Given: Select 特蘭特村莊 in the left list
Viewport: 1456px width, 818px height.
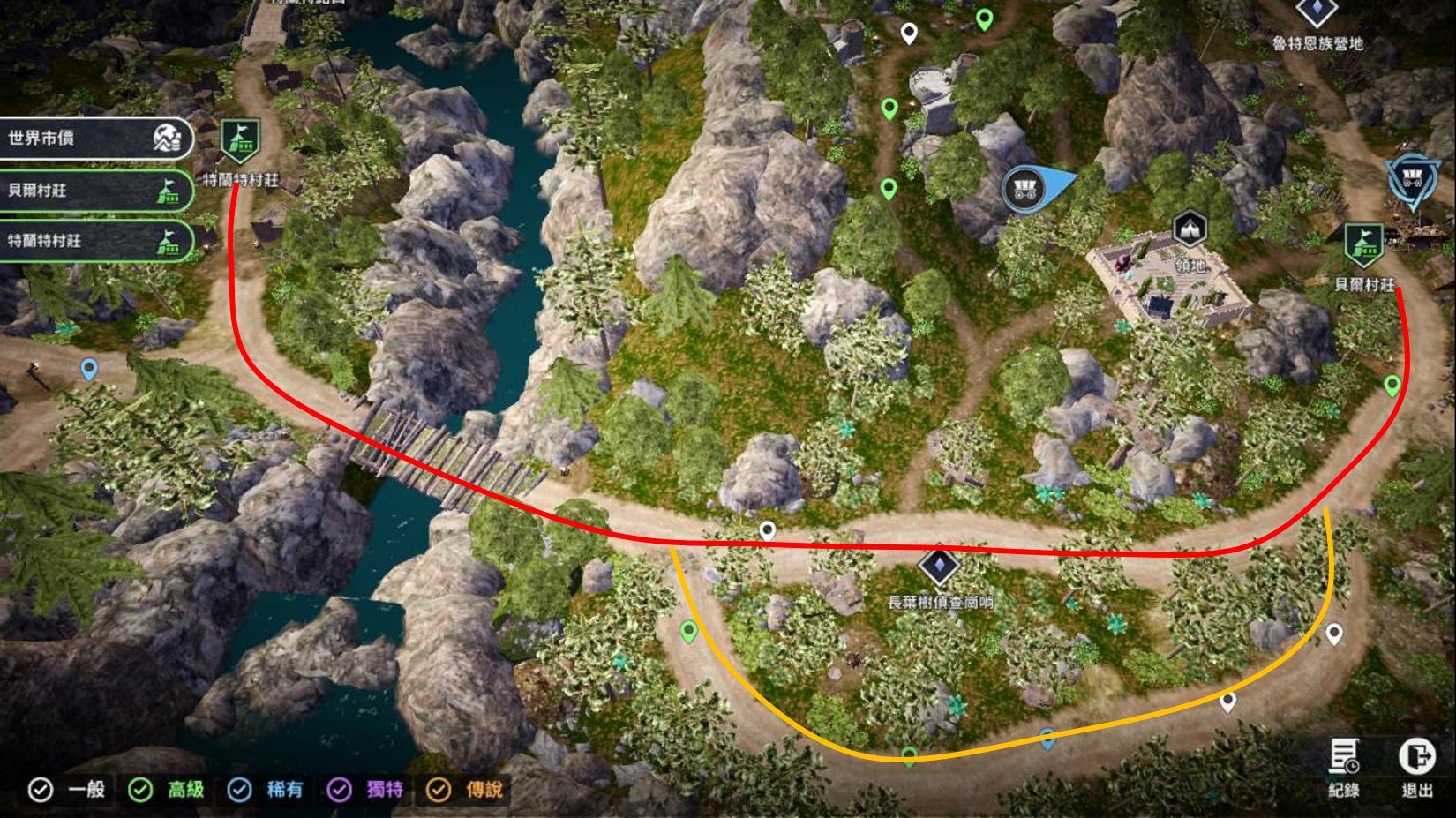Looking at the screenshot, I should (x=95, y=240).
